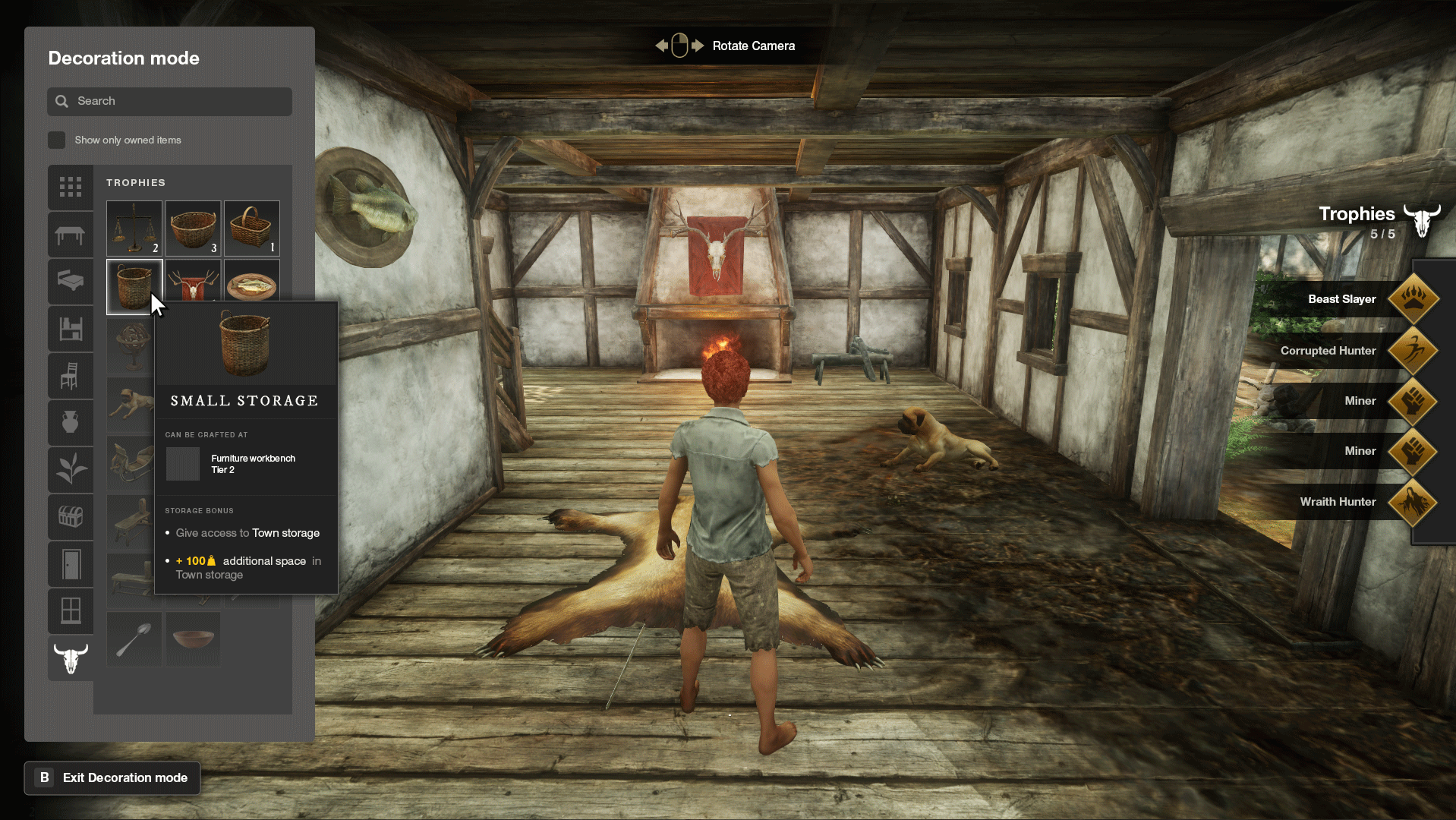Select the bull skull trophies tab
The height and width of the screenshot is (820, 1456).
(71, 658)
